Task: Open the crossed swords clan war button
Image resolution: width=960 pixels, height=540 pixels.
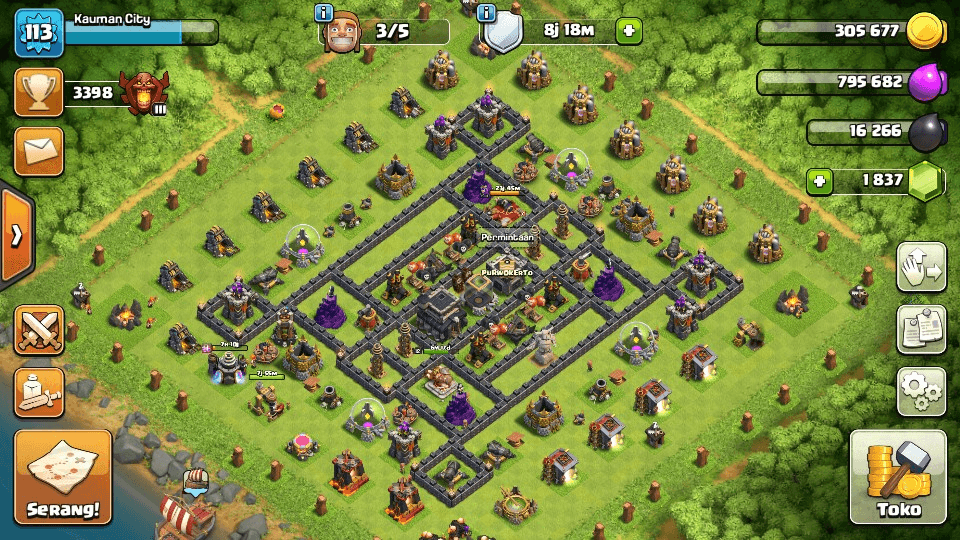Action: [38, 331]
